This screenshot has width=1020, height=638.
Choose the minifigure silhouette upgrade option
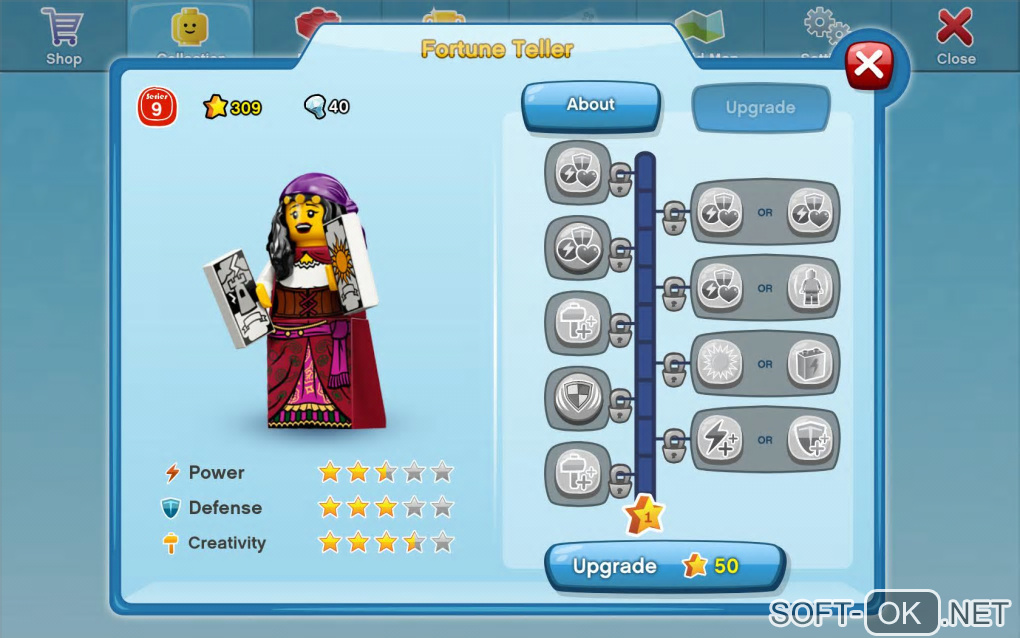point(810,288)
